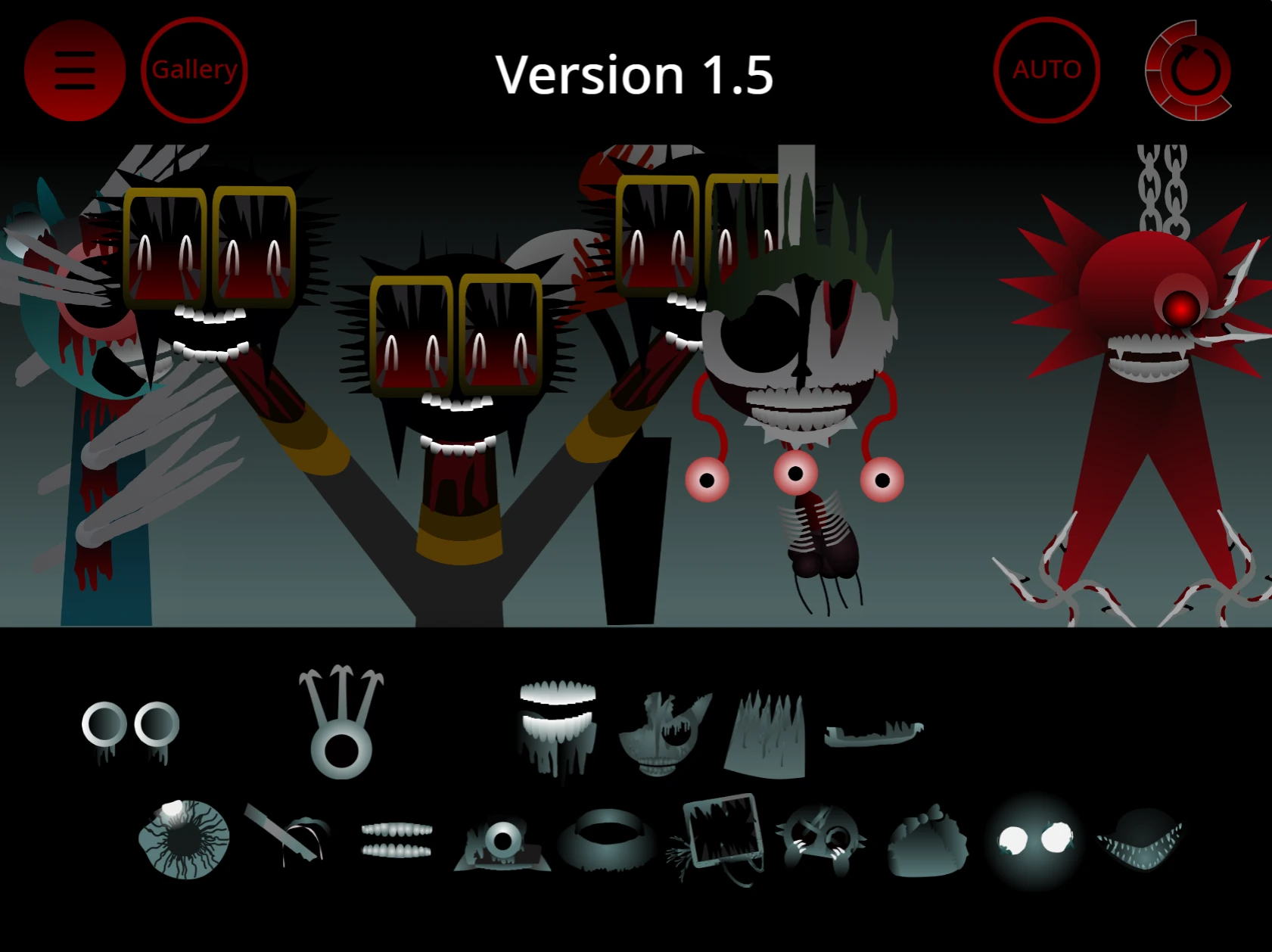Silence the skull-faced character with eyestalks
The height and width of the screenshot is (952, 1272).
(795, 356)
